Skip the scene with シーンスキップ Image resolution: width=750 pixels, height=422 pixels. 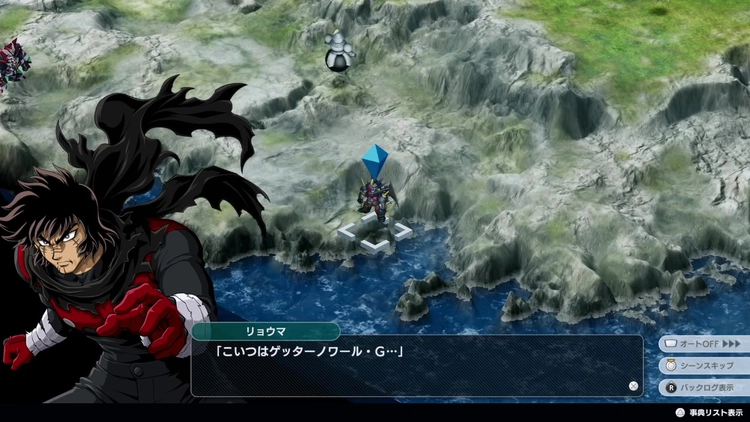(x=703, y=366)
